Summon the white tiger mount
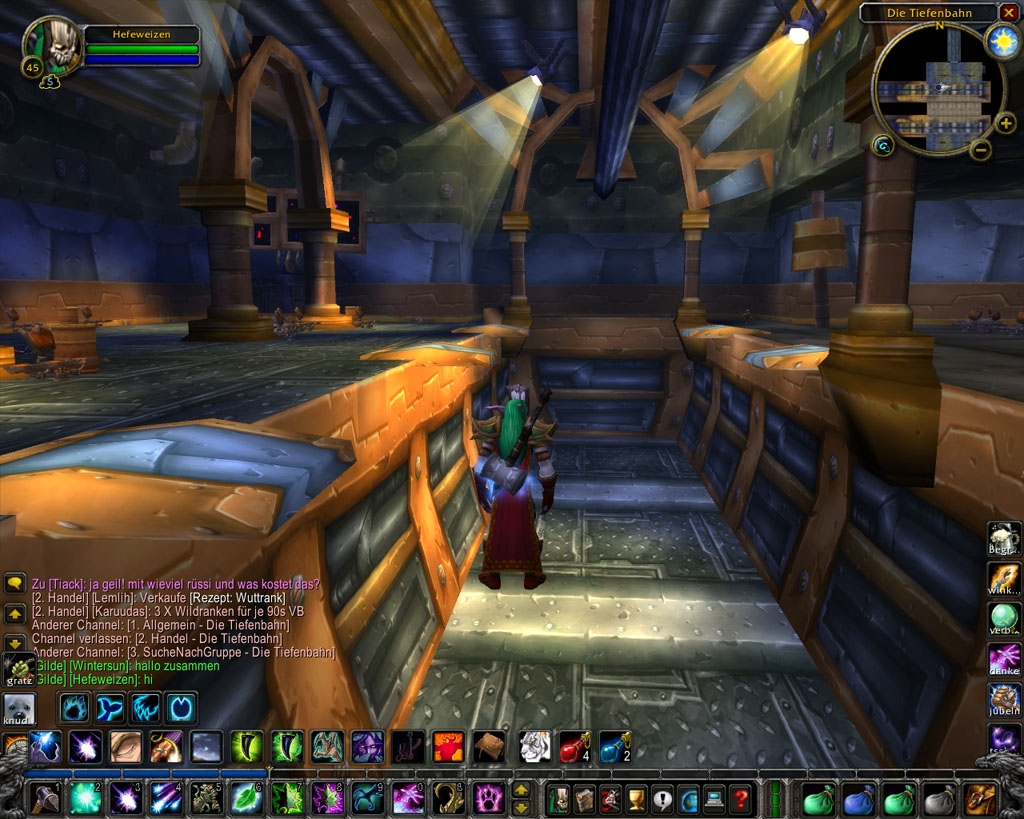Image resolution: width=1024 pixels, height=819 pixels. click(533, 746)
